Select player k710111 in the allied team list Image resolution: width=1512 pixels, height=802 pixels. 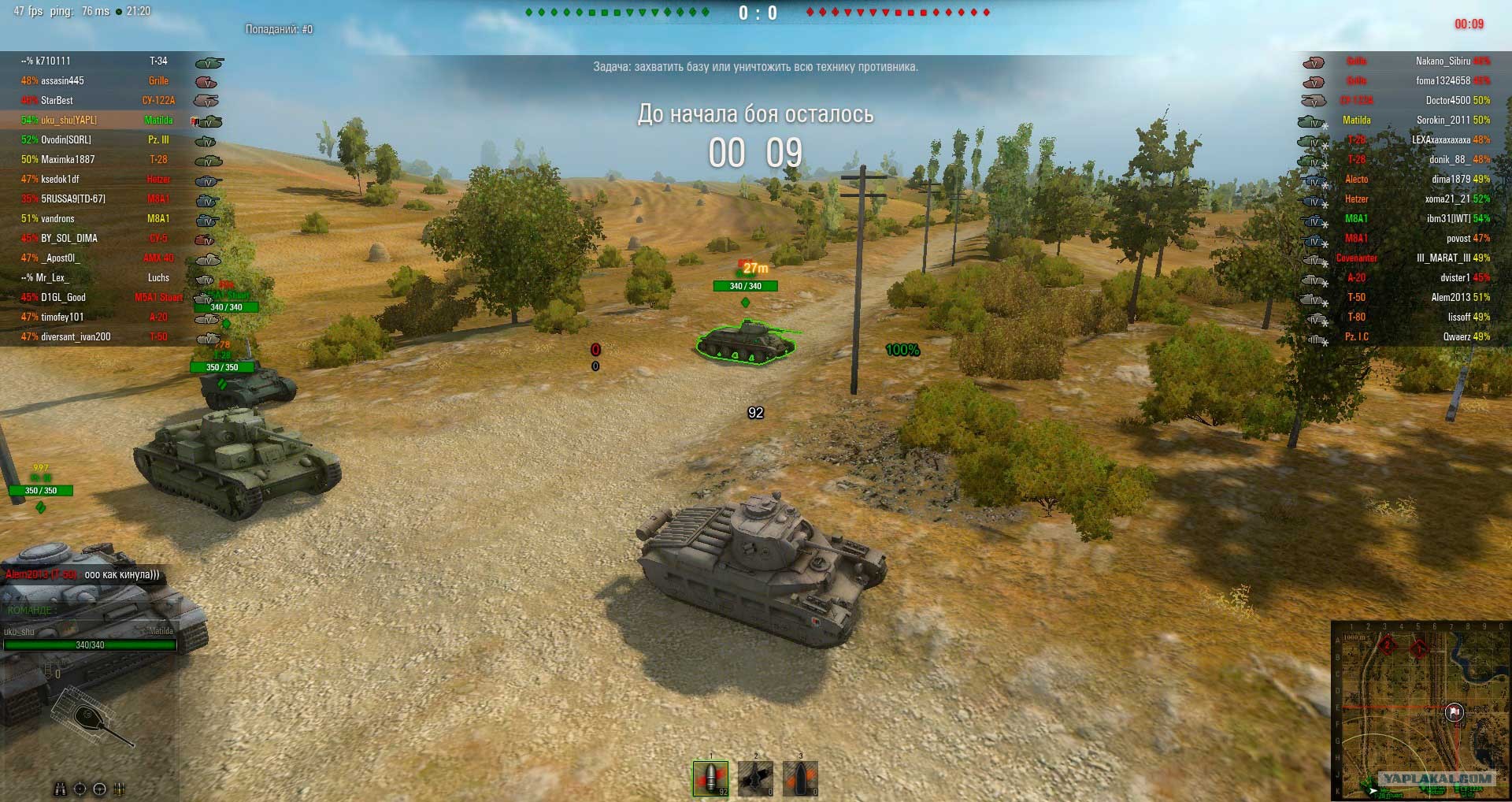click(x=54, y=61)
